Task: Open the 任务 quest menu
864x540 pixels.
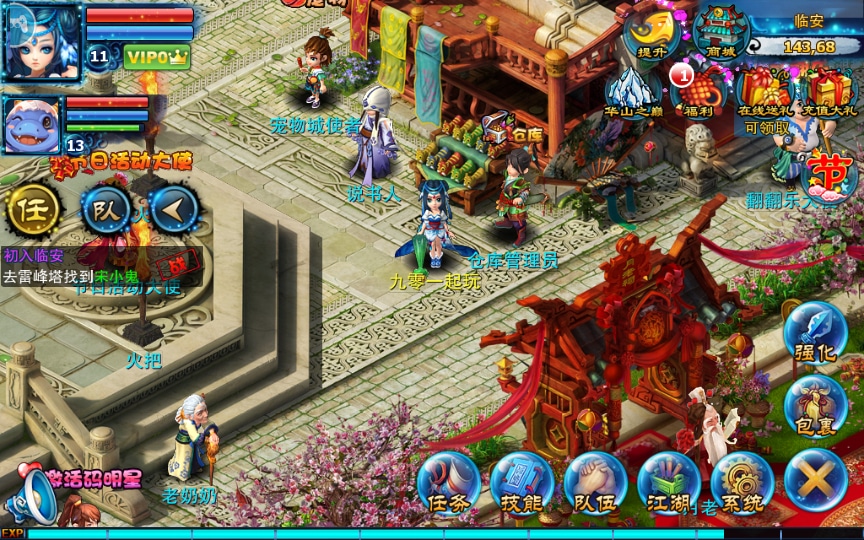Action: pyautogui.click(x=448, y=482)
